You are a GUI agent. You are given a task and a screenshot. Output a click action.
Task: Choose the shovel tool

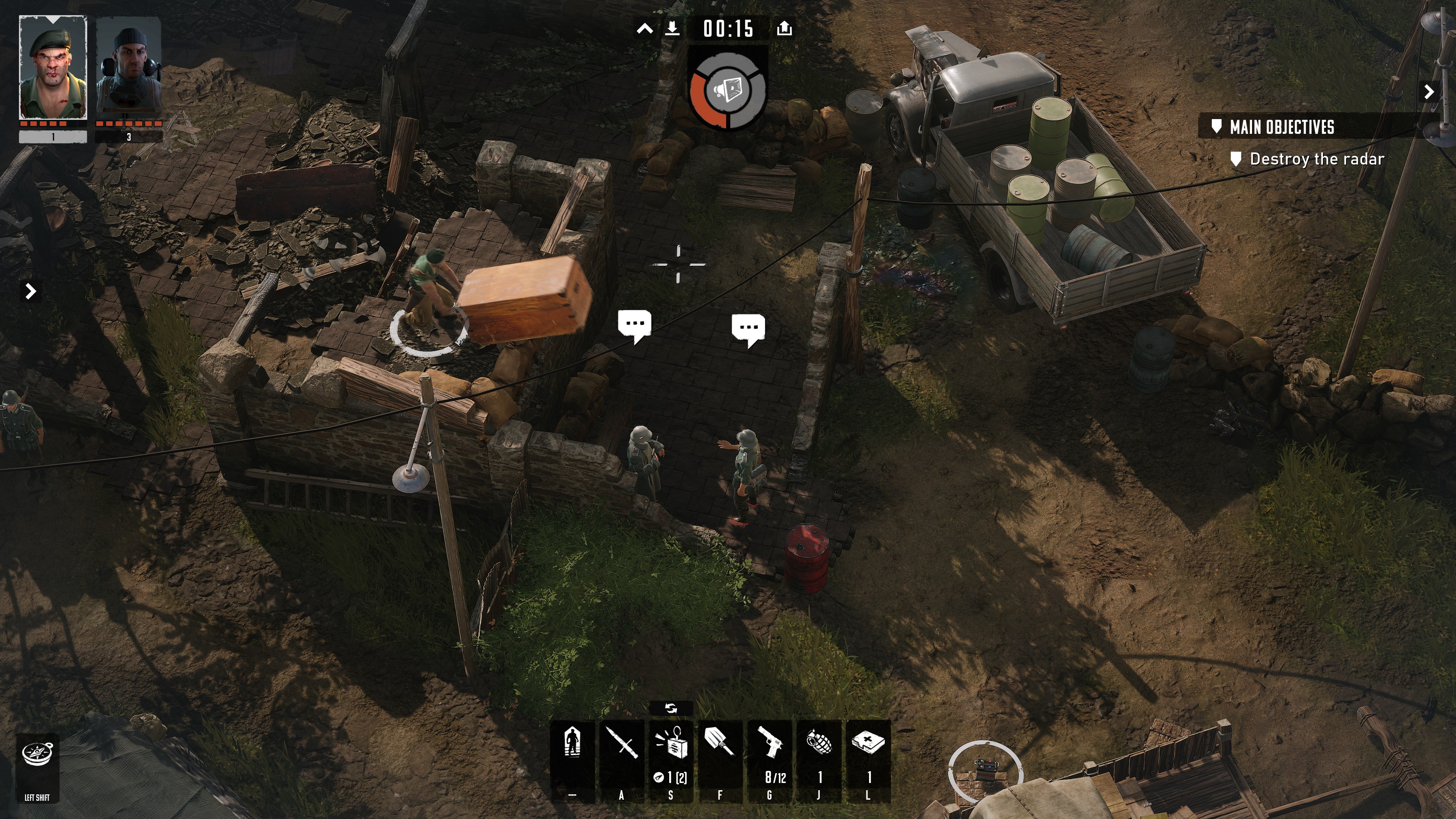pyautogui.click(x=720, y=743)
